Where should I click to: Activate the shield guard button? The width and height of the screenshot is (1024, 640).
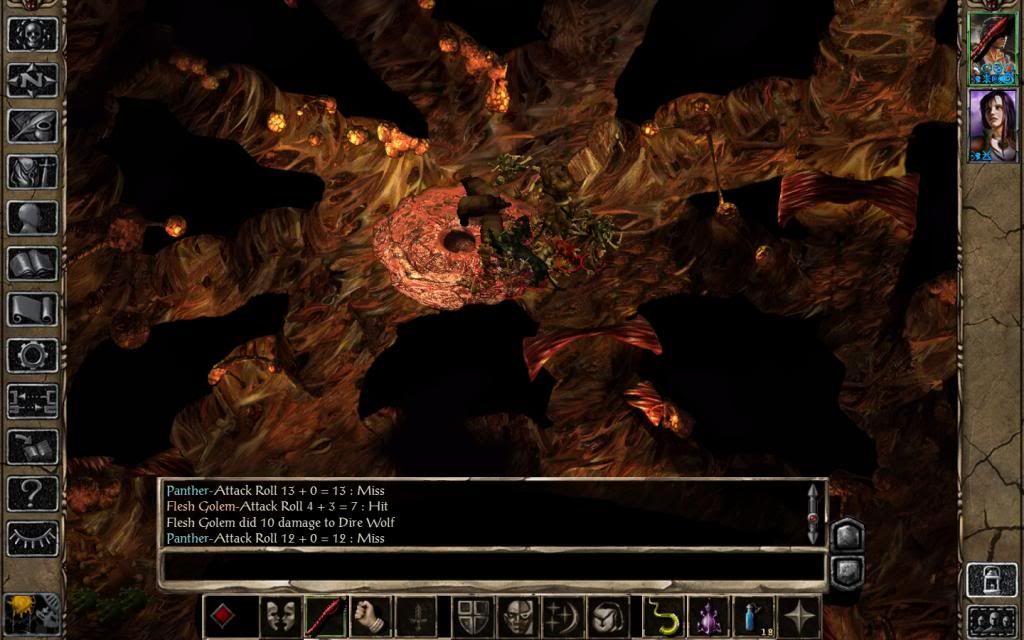coord(471,615)
